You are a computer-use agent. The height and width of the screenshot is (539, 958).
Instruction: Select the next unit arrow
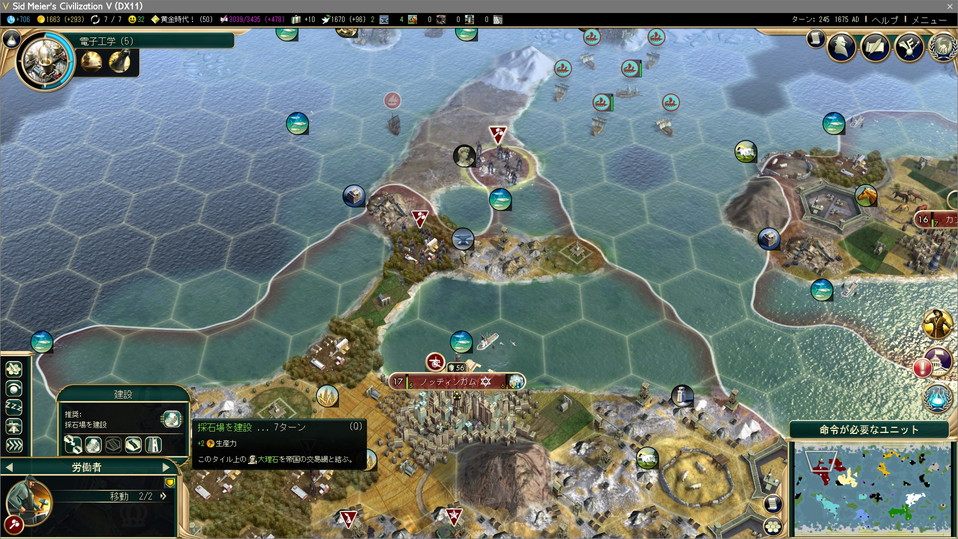[167, 467]
